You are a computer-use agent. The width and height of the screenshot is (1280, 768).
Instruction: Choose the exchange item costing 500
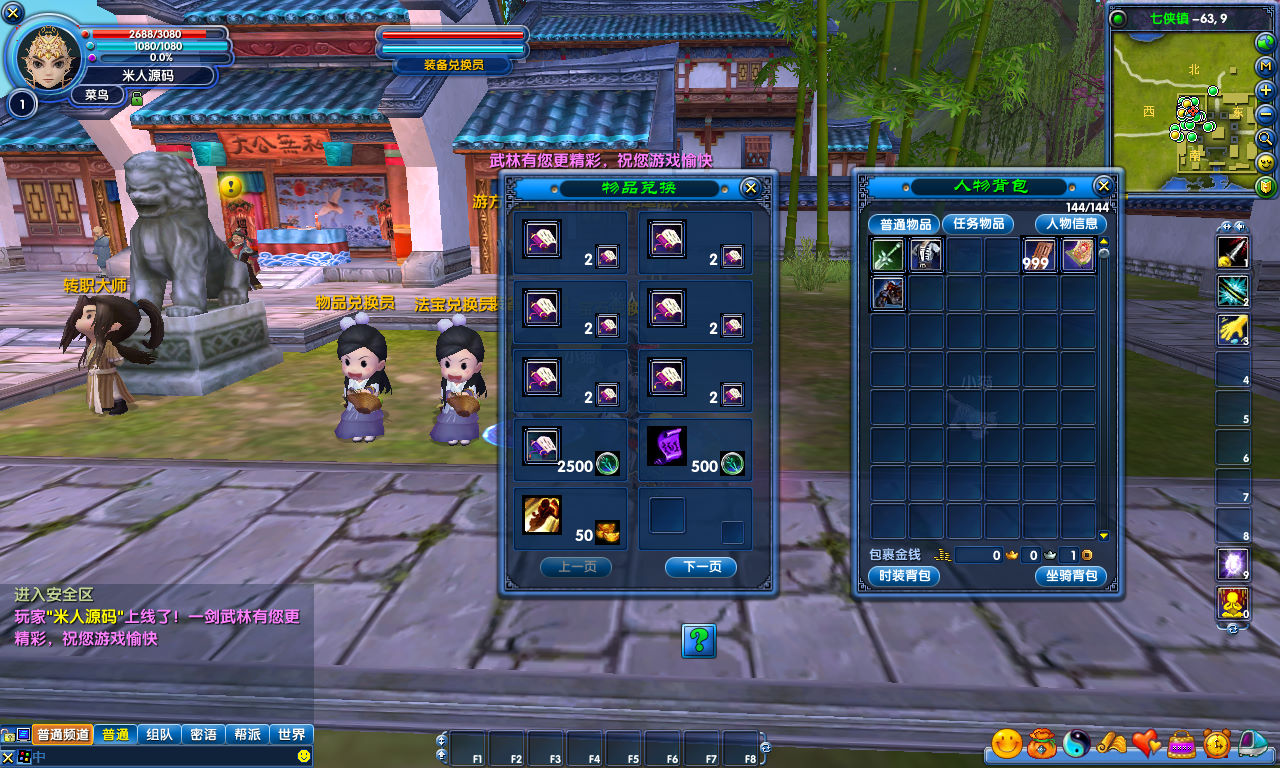[666, 445]
